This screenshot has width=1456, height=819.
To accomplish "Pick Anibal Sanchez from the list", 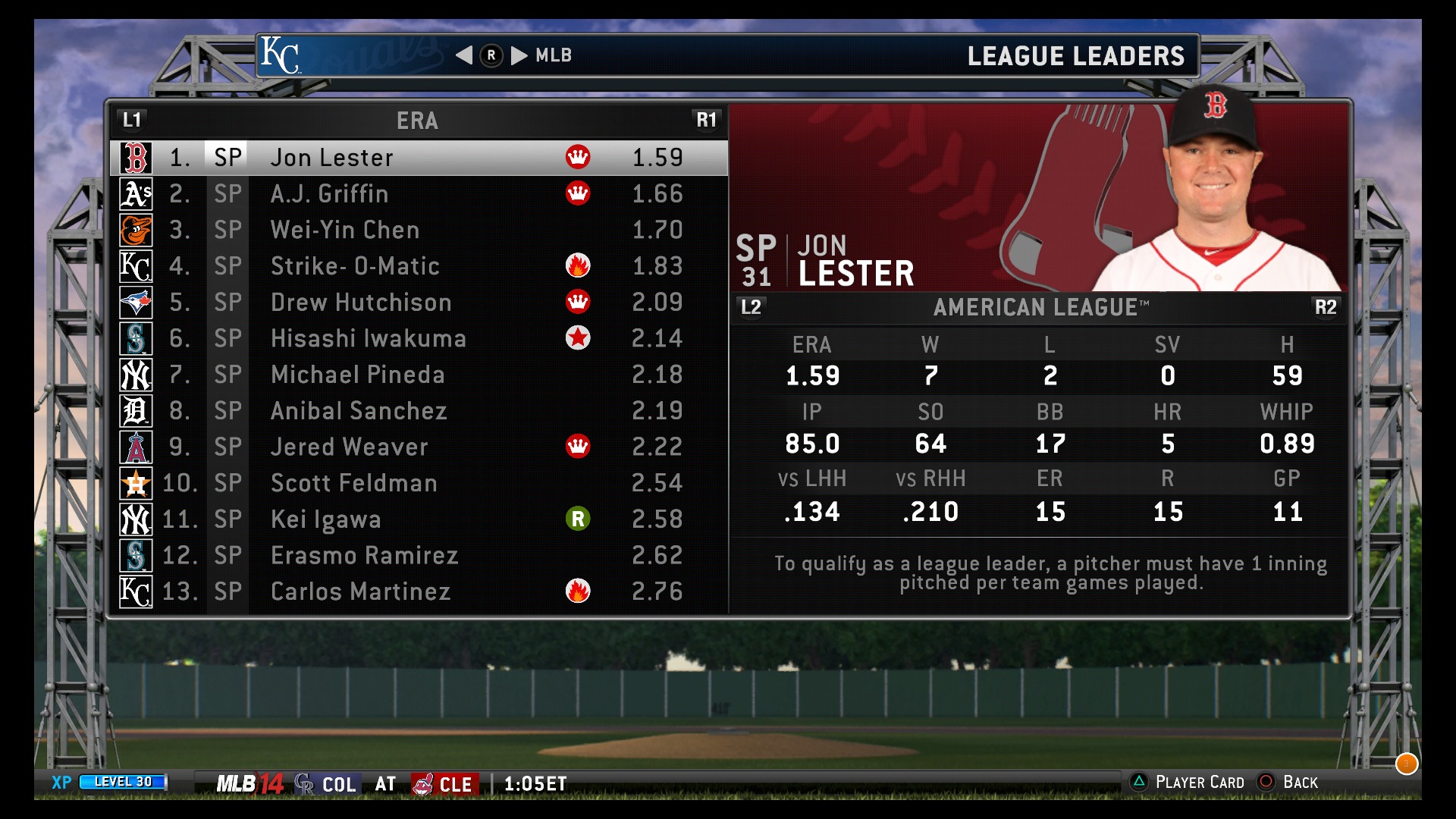I will (x=419, y=411).
